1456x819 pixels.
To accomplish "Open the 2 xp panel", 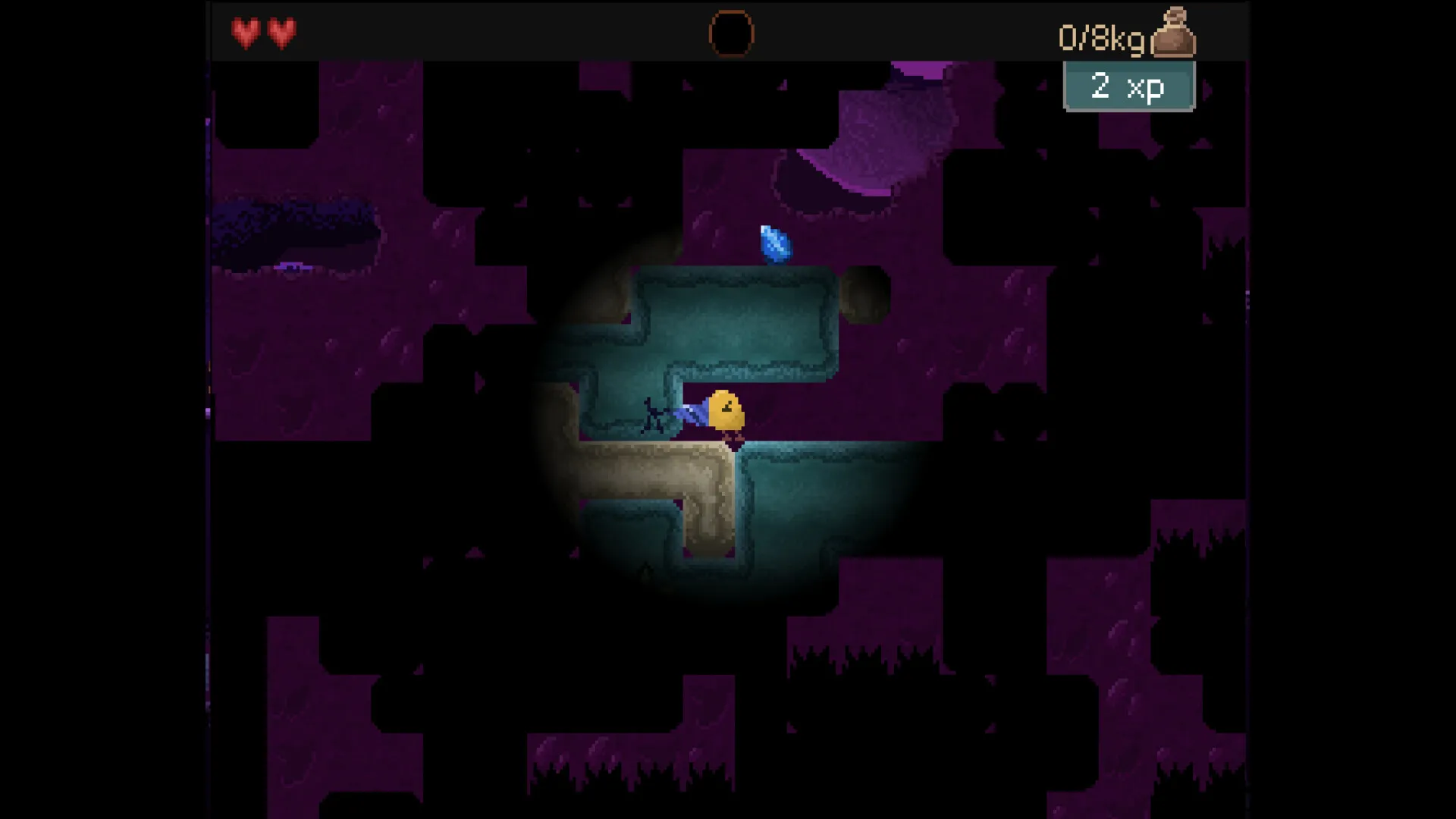I will 1128,86.
